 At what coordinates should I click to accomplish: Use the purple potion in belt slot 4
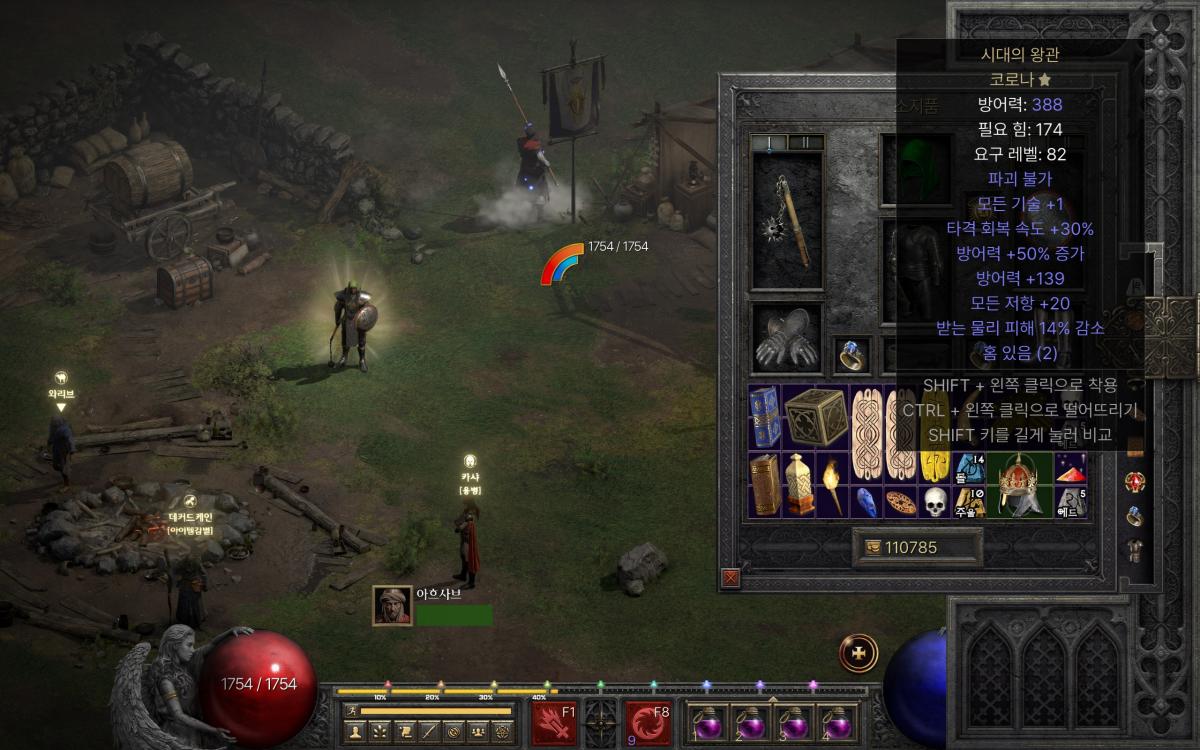pyautogui.click(x=836, y=723)
